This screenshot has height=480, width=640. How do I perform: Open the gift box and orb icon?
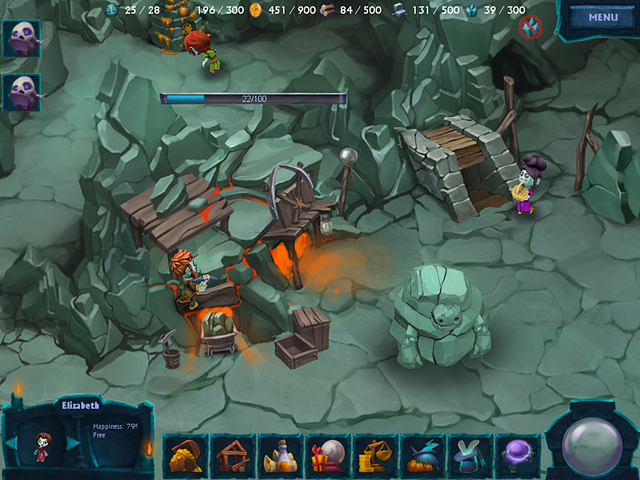[328, 456]
